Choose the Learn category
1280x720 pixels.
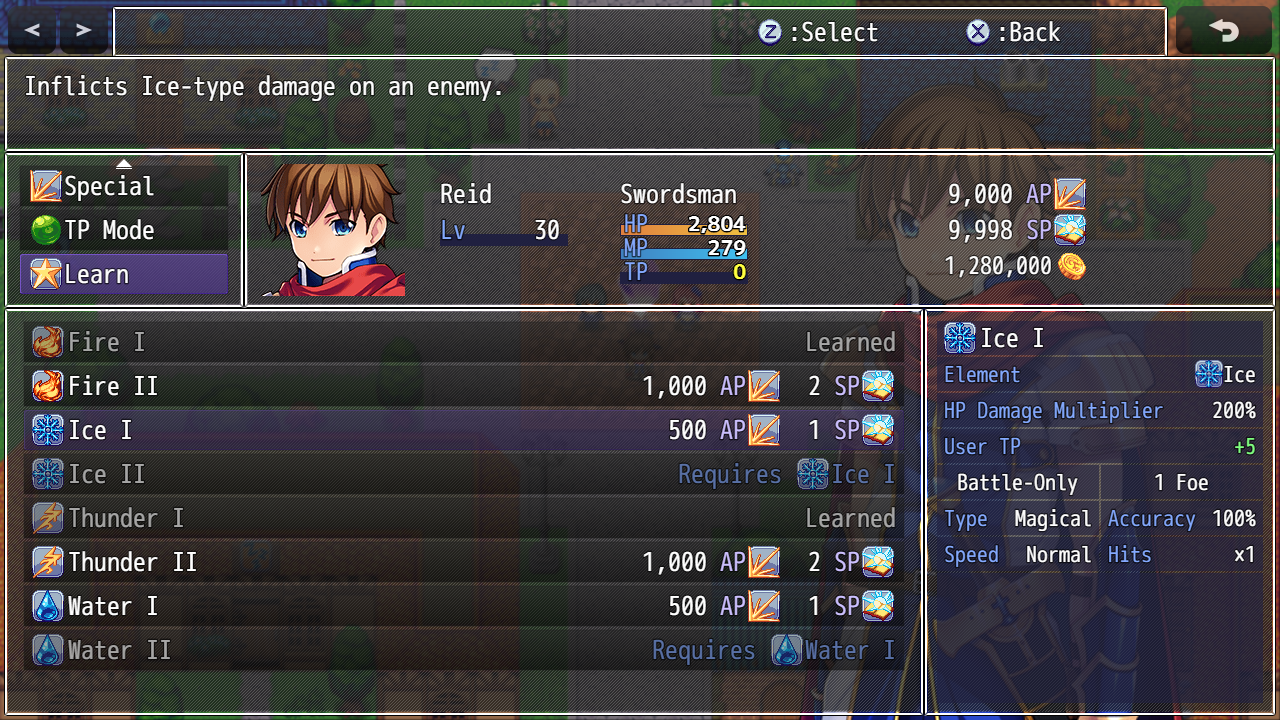(124, 275)
